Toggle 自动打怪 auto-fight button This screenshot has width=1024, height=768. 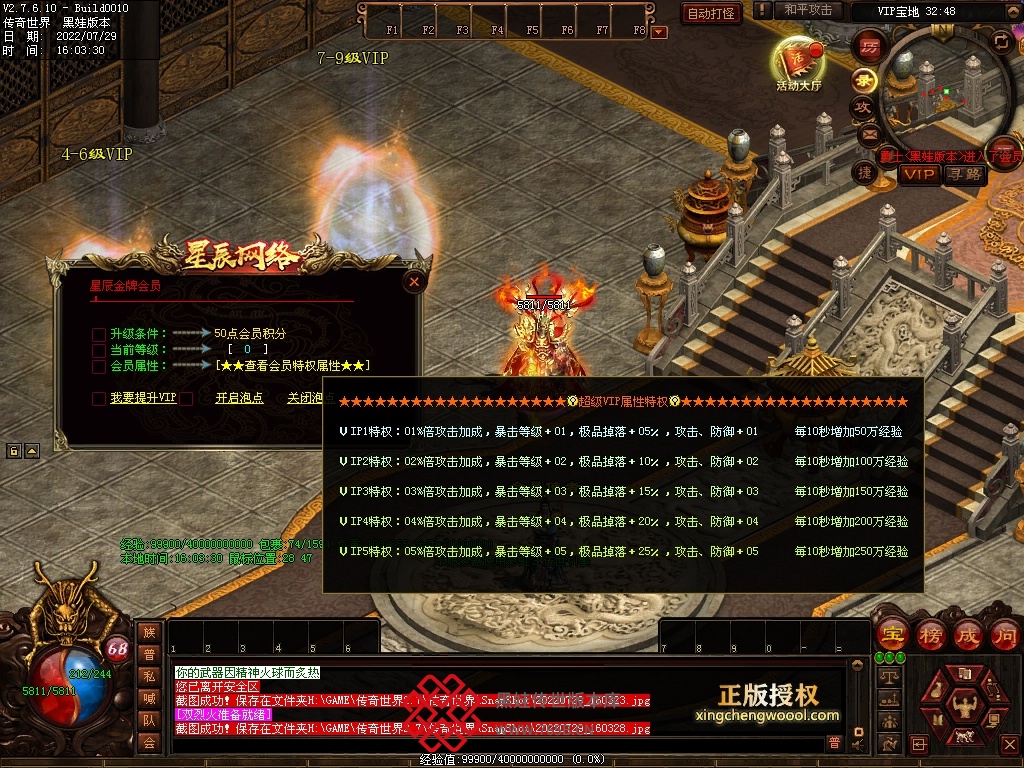coord(711,13)
